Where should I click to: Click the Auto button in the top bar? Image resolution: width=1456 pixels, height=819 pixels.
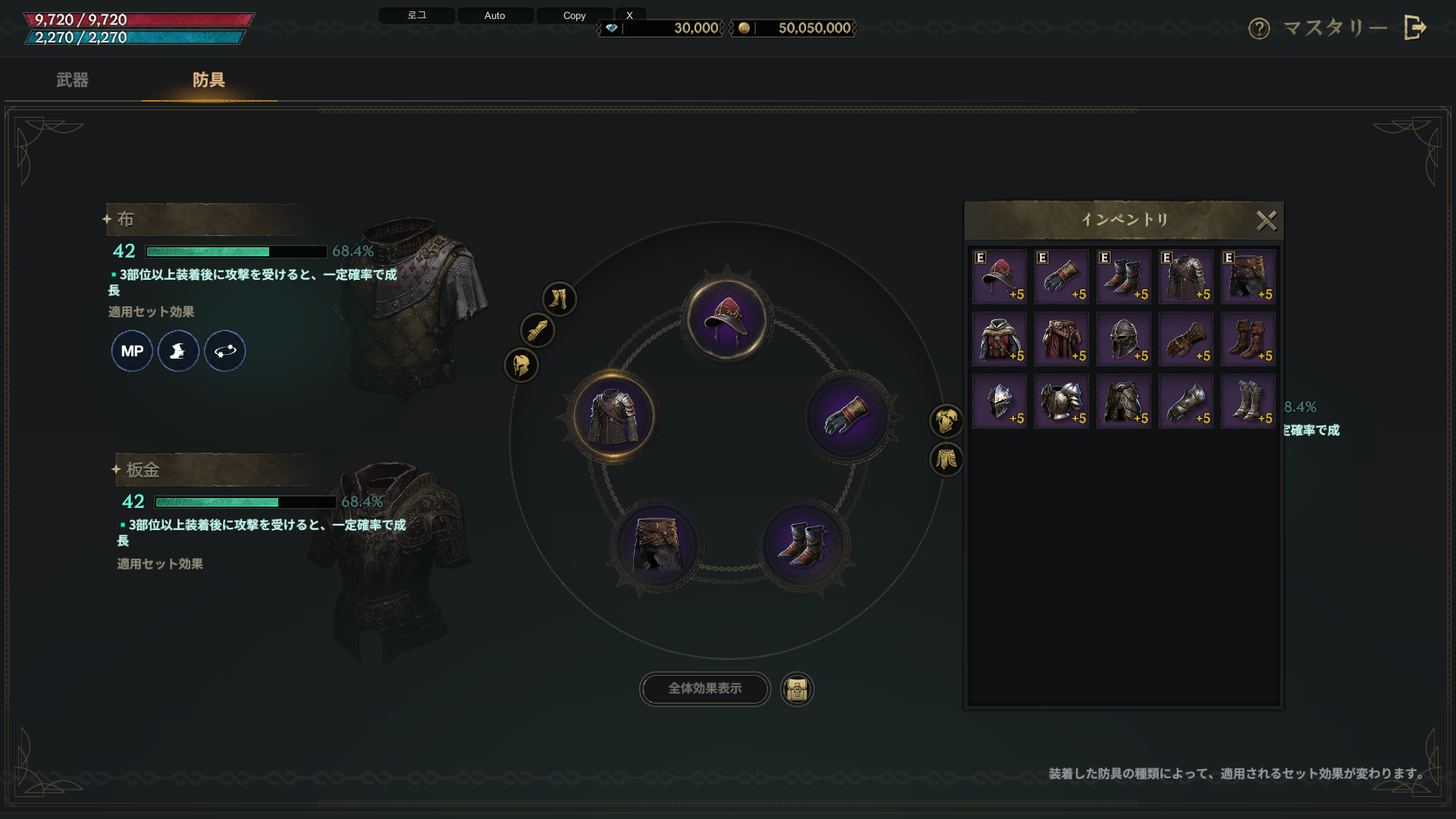(x=494, y=15)
